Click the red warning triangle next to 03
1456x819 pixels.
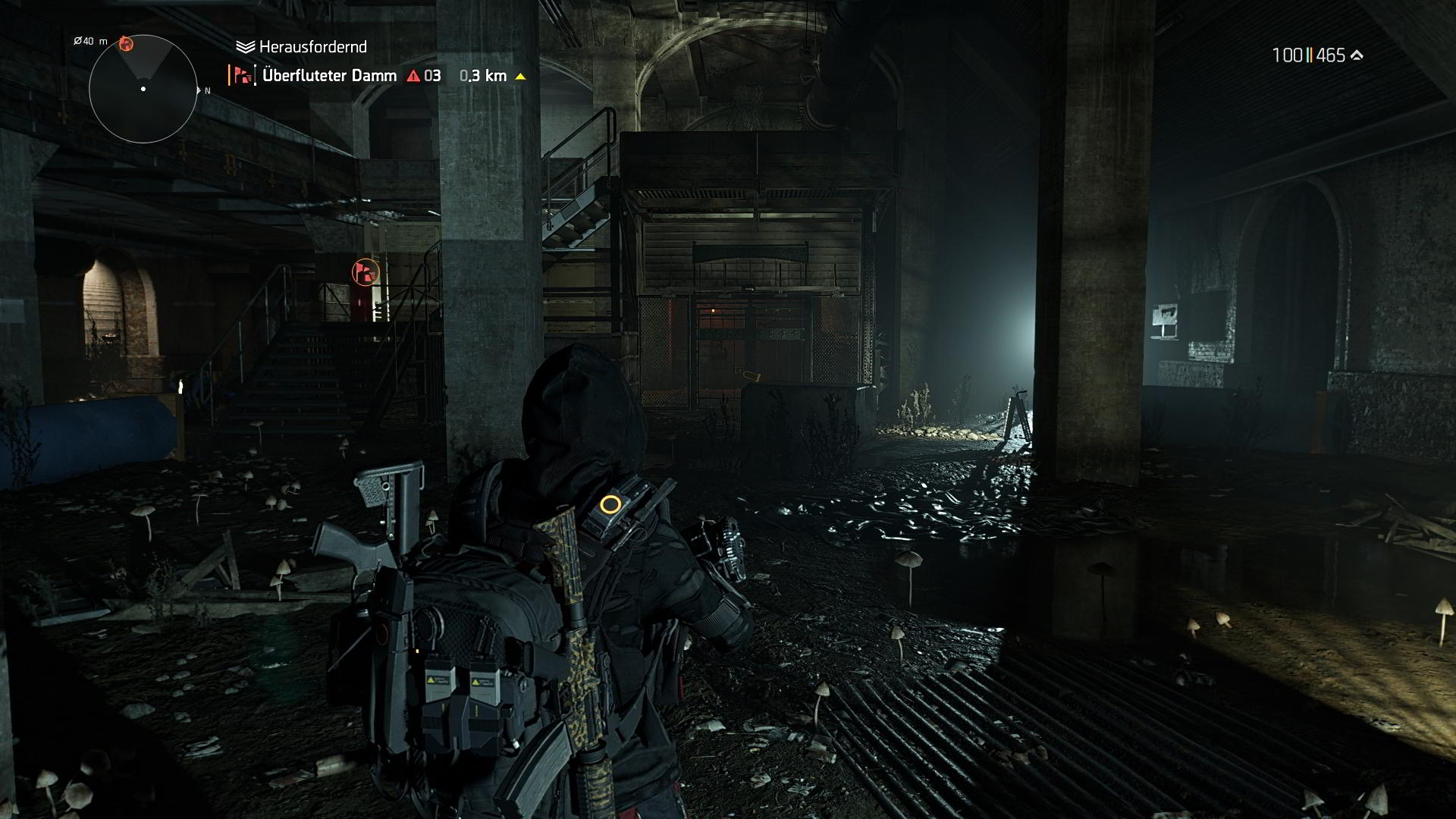(x=412, y=76)
